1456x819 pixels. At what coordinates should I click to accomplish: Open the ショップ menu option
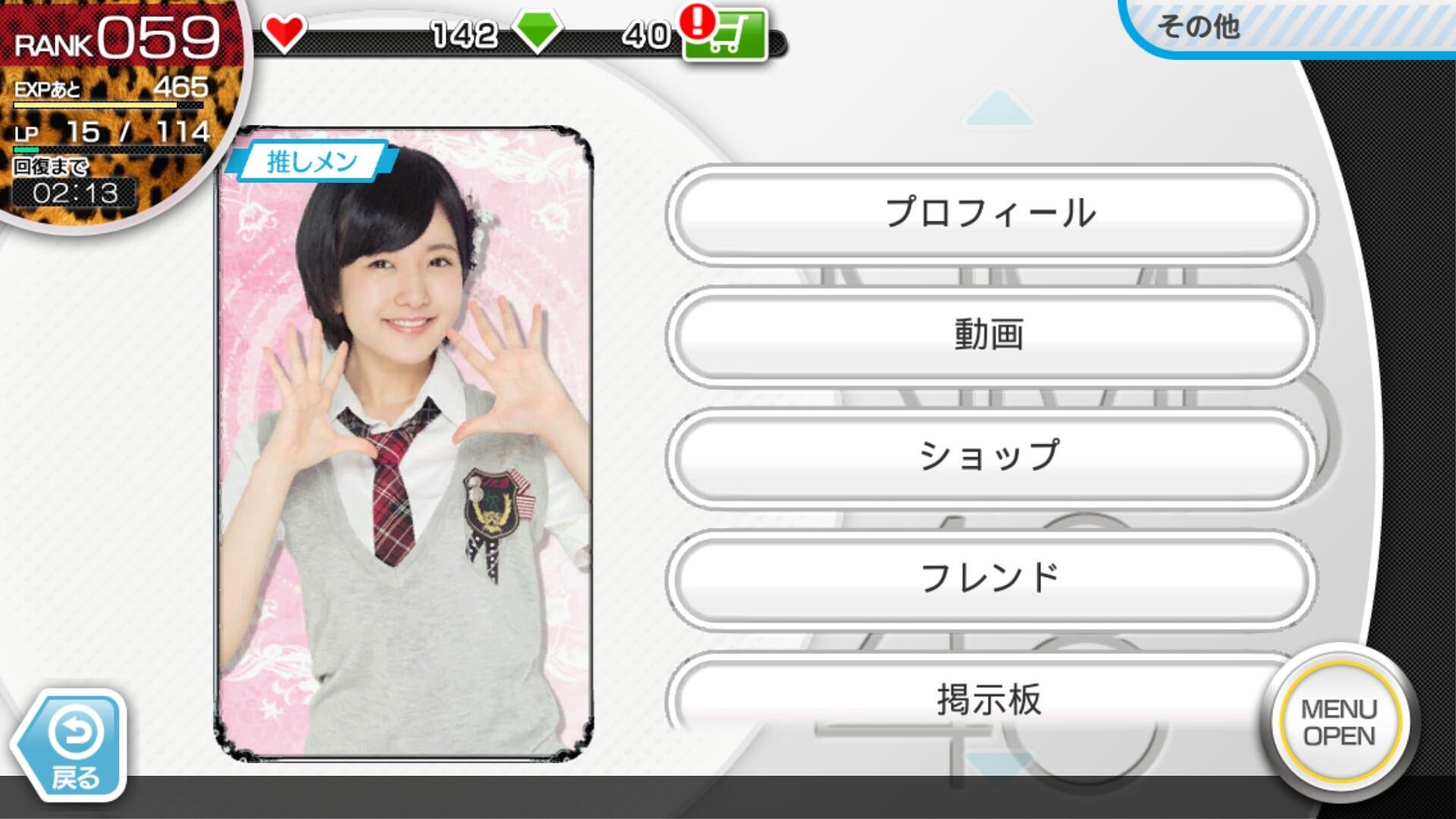coord(990,457)
